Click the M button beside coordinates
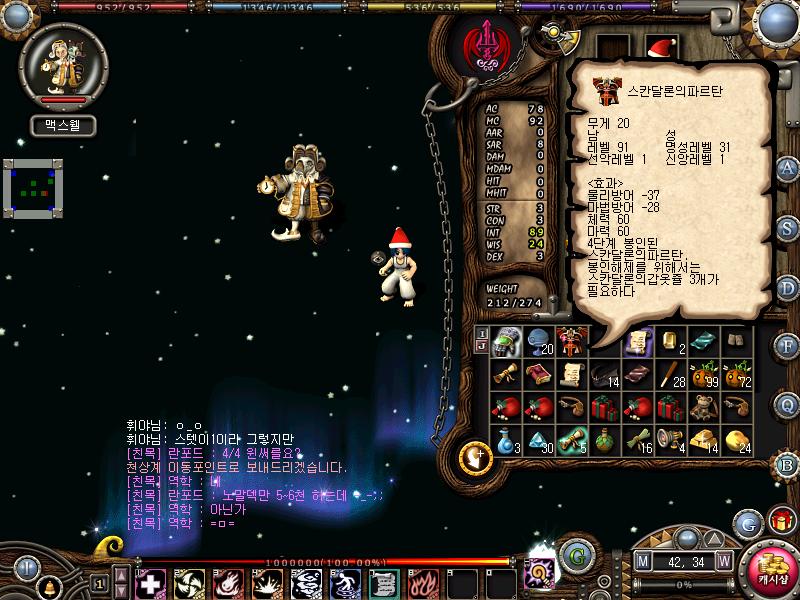Screen dimensions: 800x600 642,562
